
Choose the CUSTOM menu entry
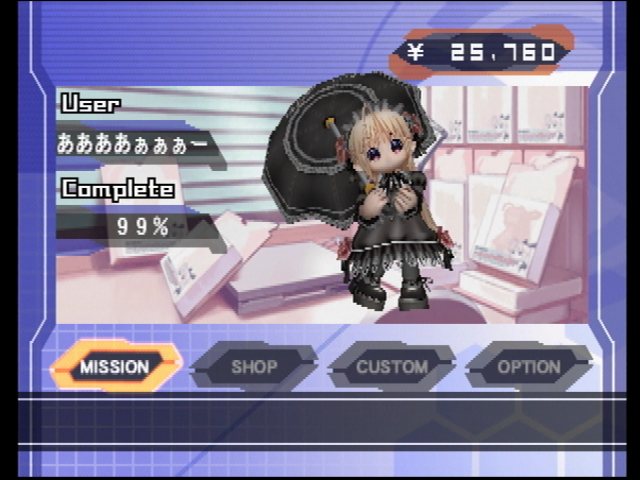click(392, 367)
